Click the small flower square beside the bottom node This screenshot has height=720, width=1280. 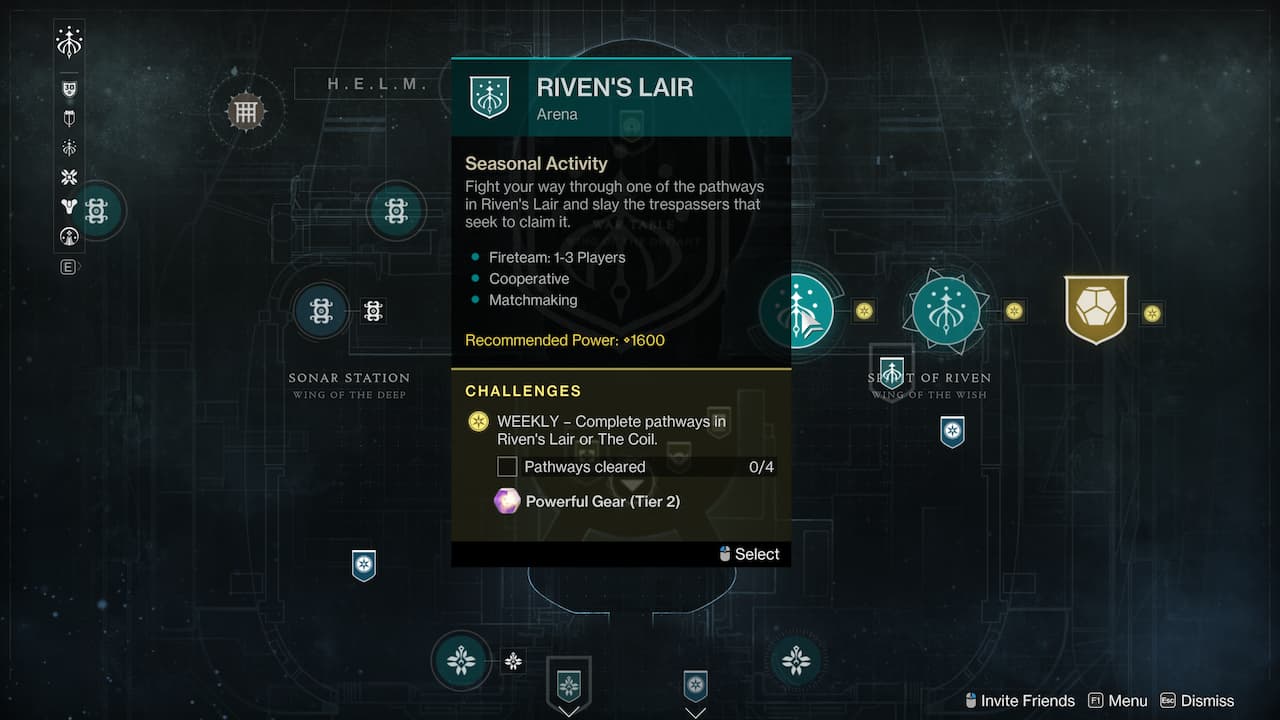(x=513, y=660)
